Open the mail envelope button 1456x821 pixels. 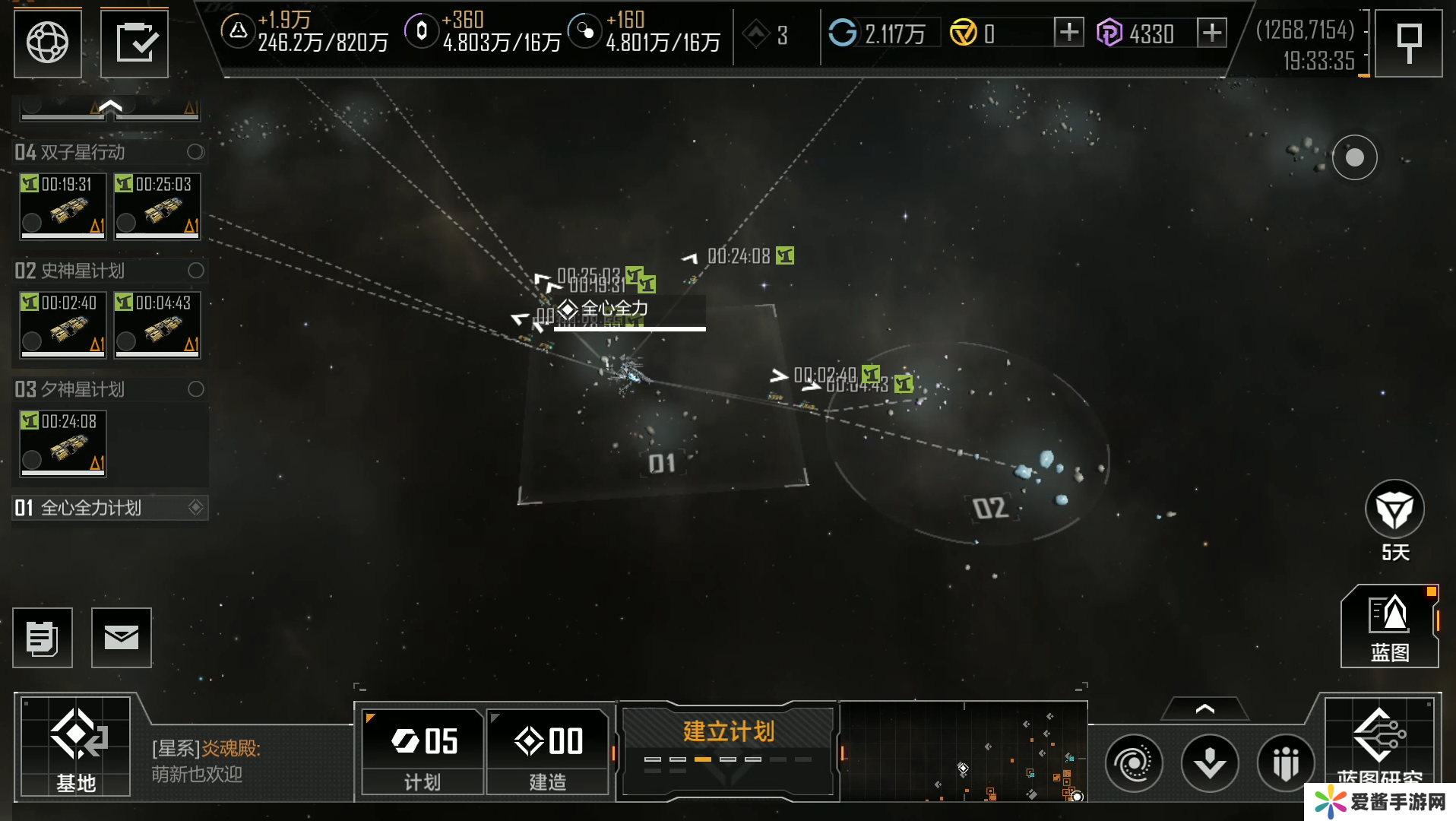click(122, 638)
